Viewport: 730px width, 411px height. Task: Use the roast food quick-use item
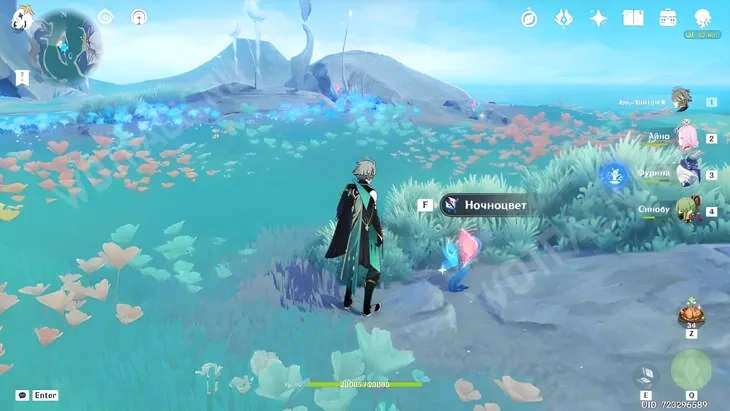point(691,315)
